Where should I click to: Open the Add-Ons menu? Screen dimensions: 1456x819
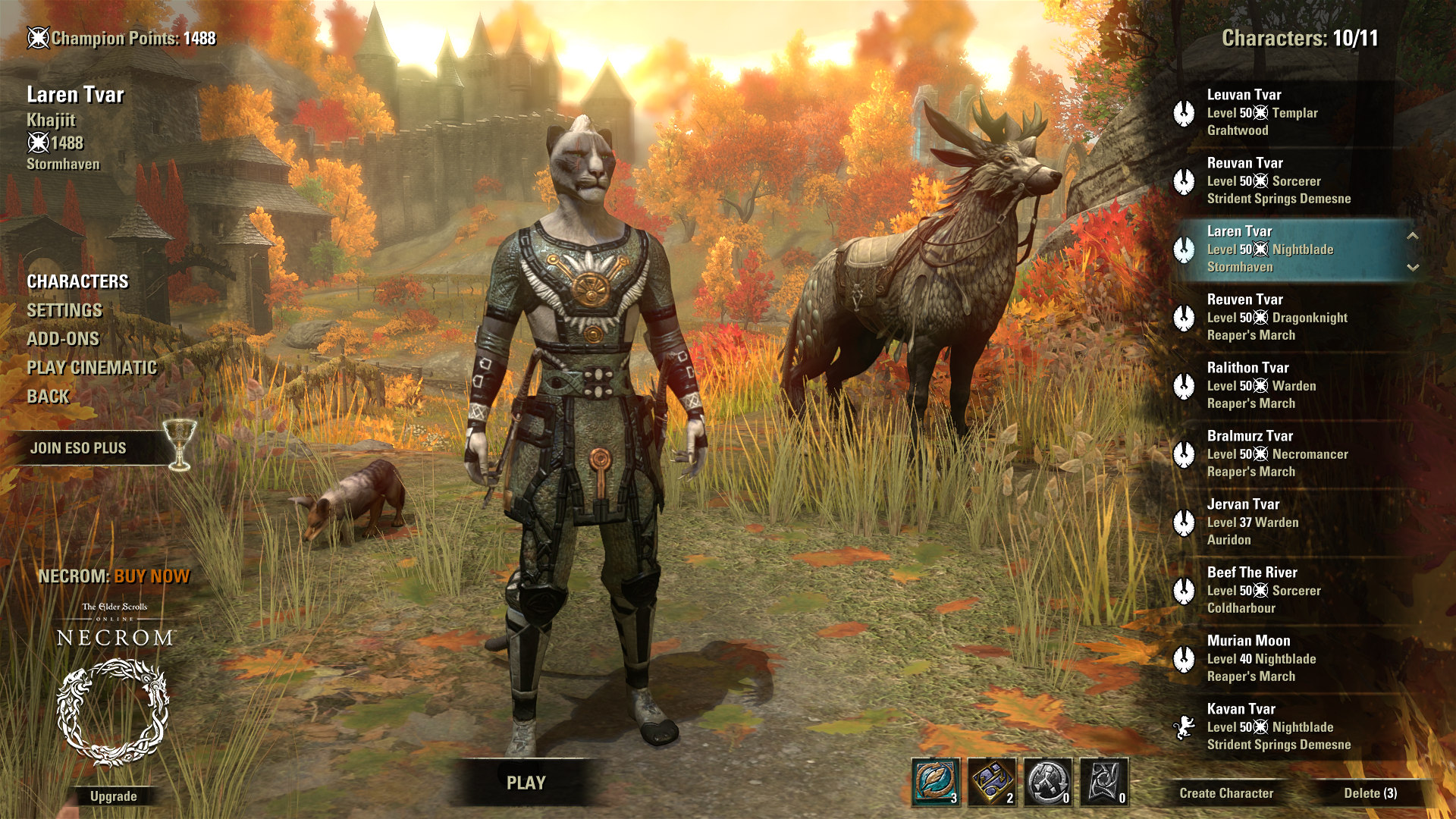(63, 339)
